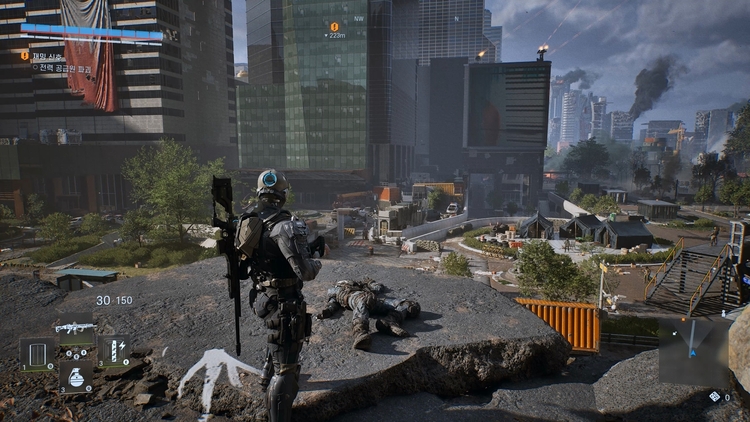
Task: Click the orange objective marker on the compass
Action: coord(334,27)
